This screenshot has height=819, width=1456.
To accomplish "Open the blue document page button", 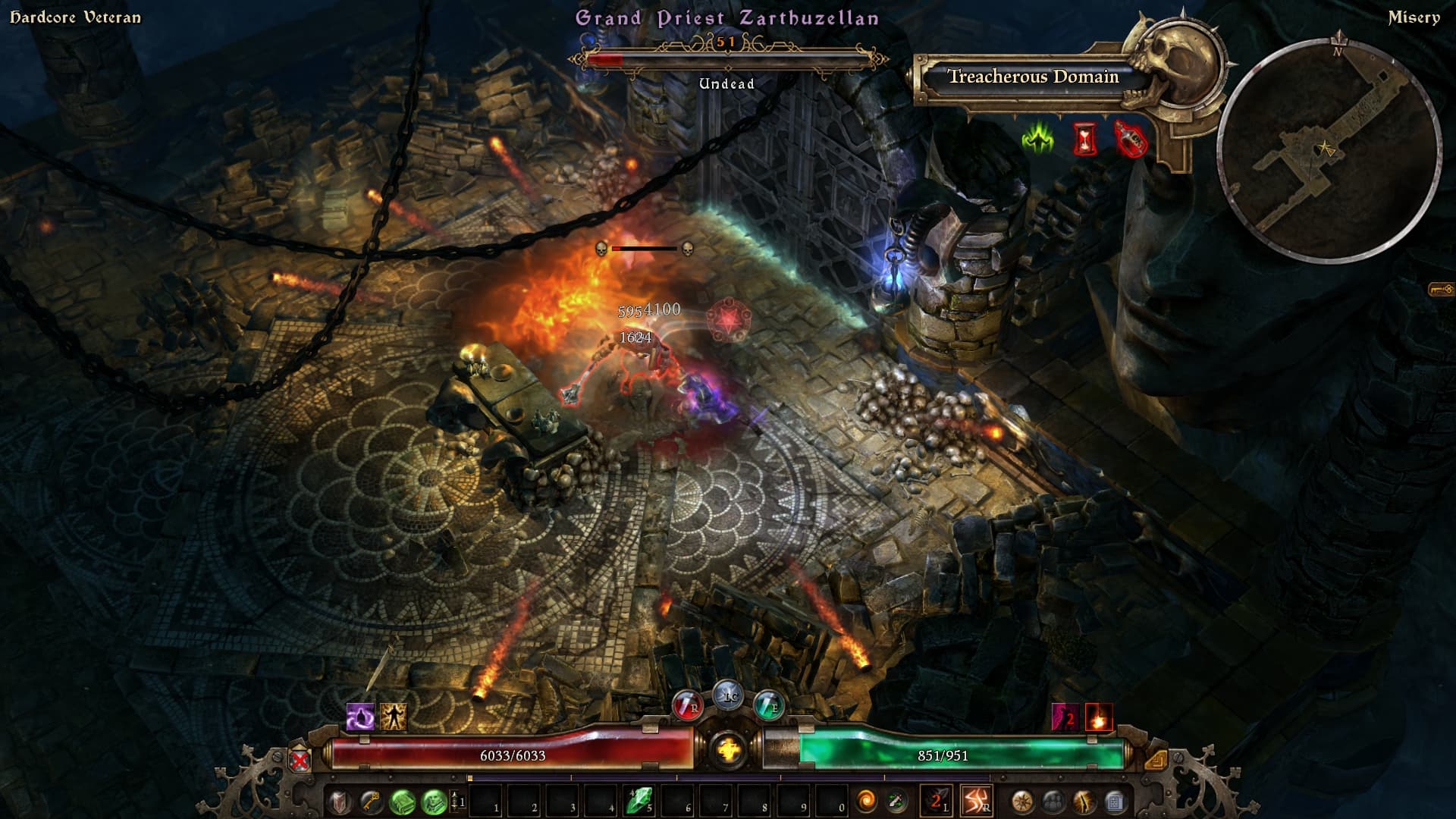I will 1114,801.
